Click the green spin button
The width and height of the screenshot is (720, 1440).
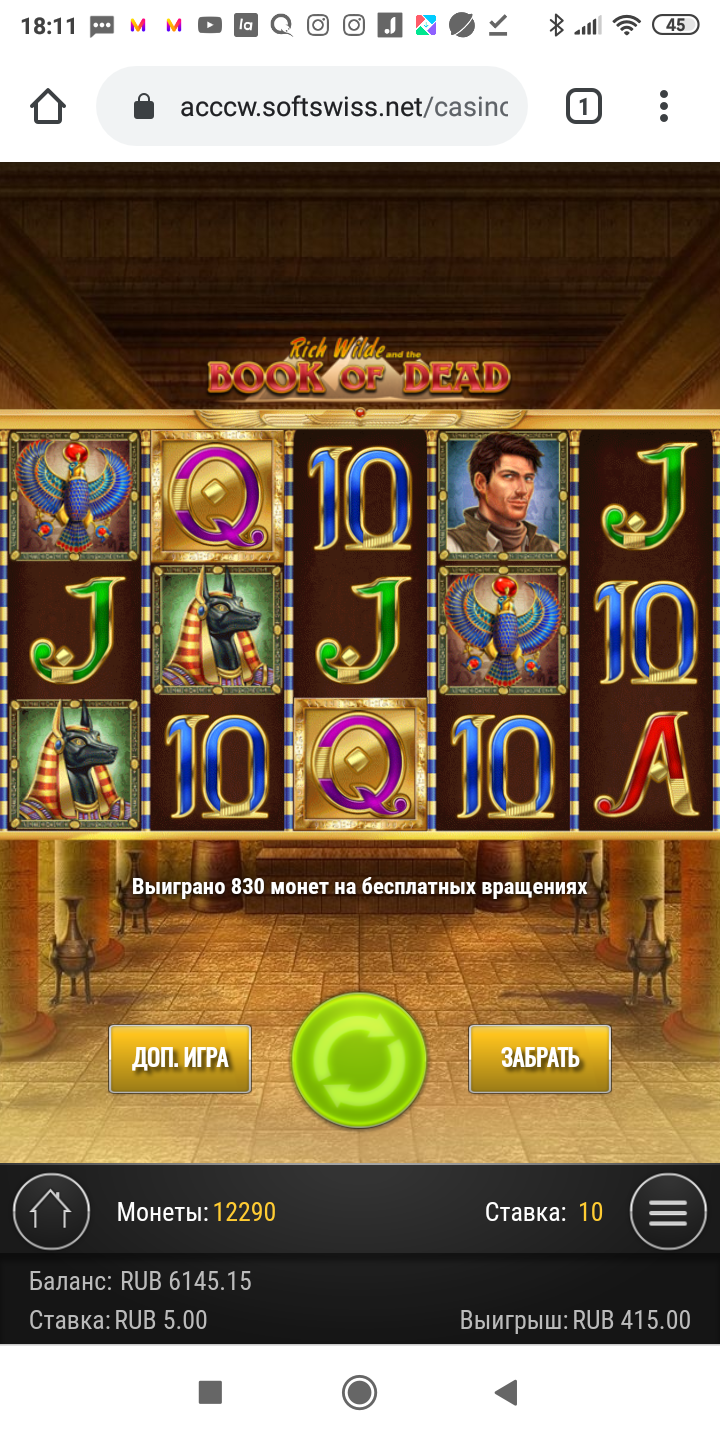point(359,1060)
